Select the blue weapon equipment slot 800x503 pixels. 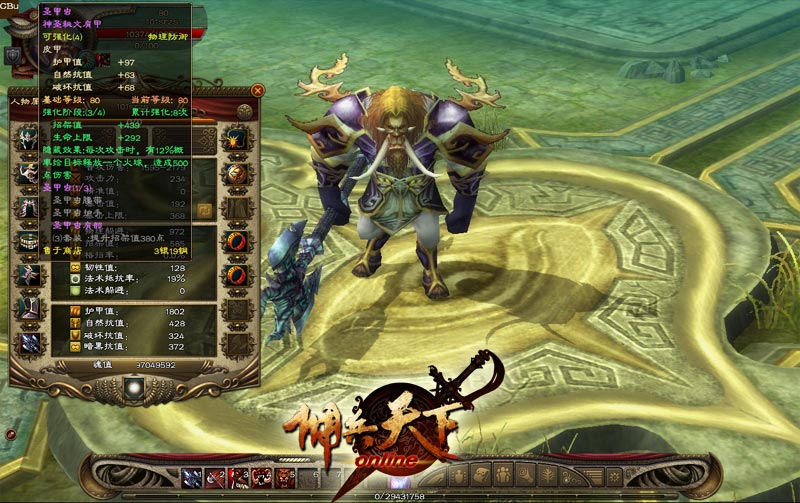point(27,343)
